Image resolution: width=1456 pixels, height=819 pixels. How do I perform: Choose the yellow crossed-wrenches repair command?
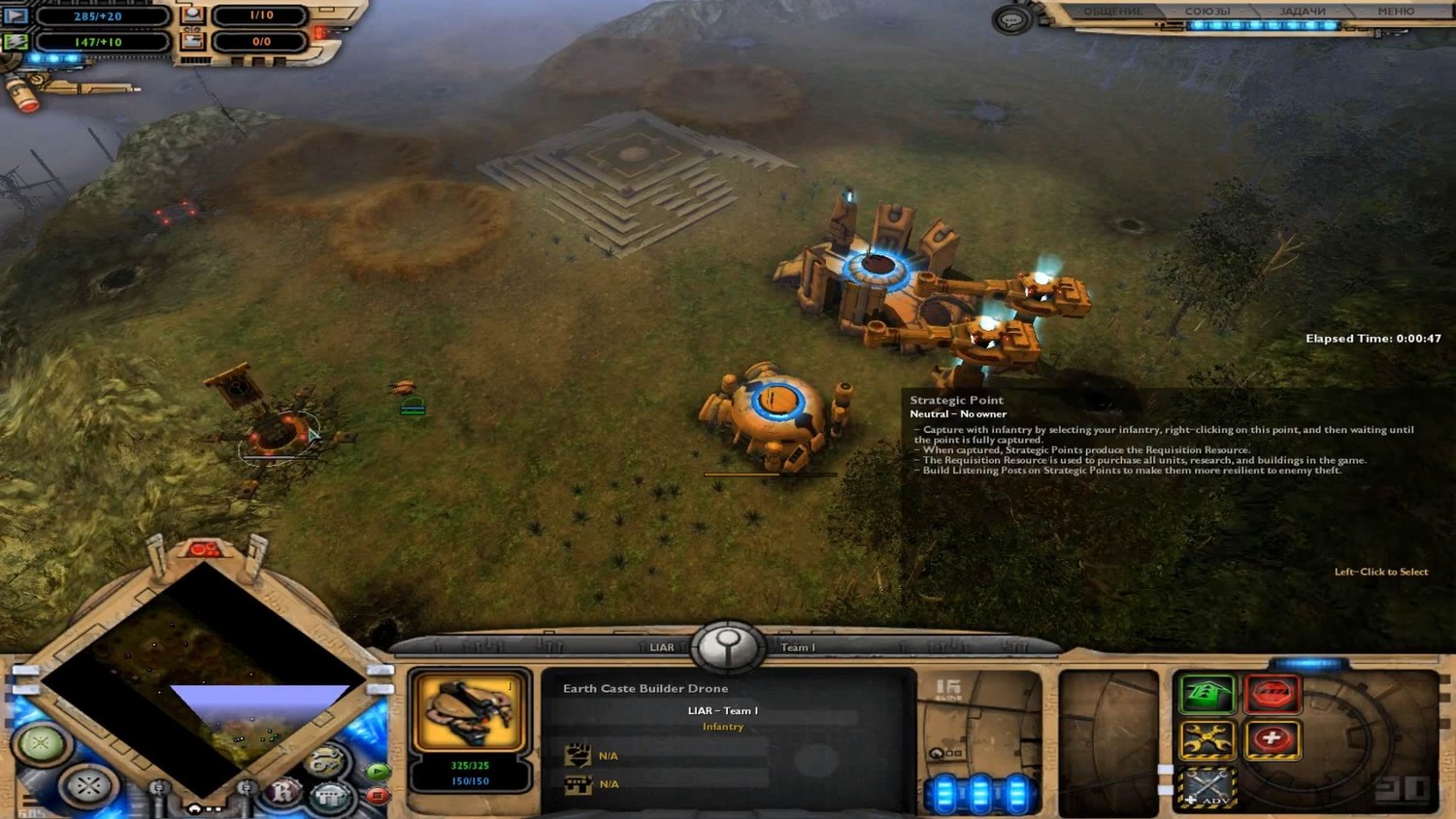1207,739
